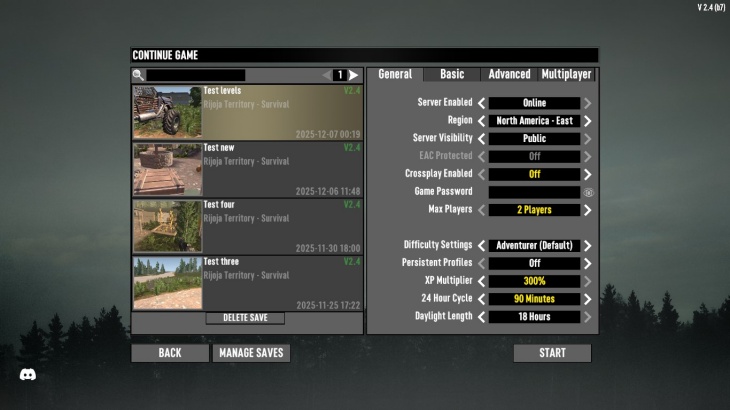This screenshot has width=730, height=410.
Task: Select the 'Test levels' save
Action: 247,112
